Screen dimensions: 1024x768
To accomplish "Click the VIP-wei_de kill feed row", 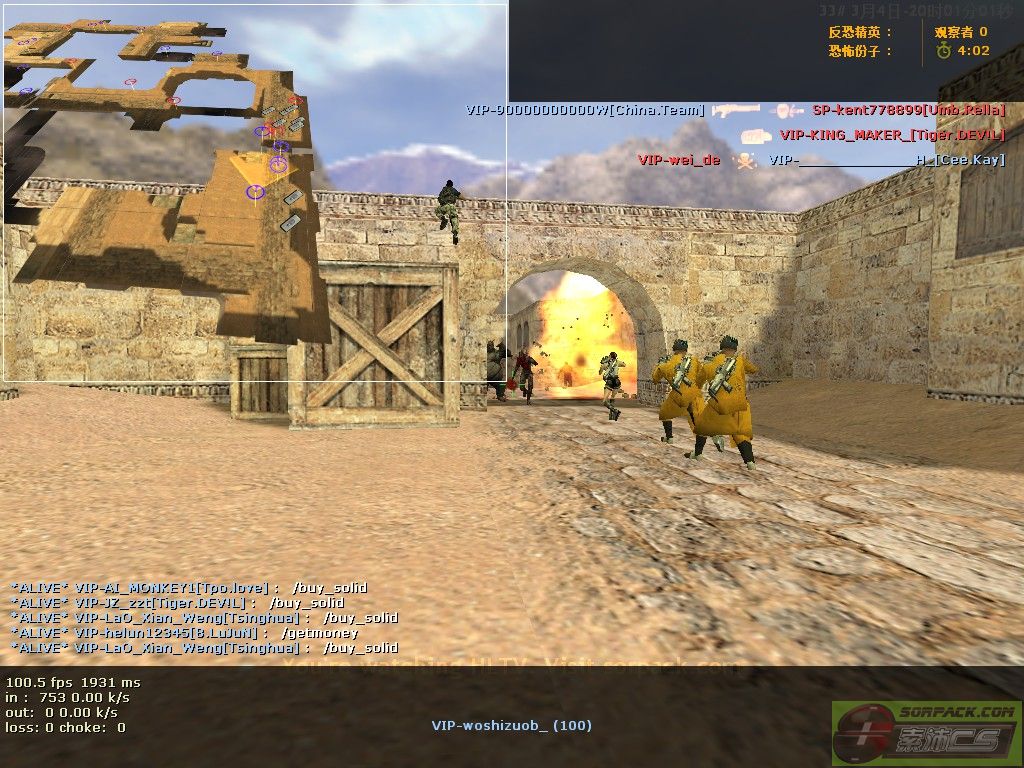I will pyautogui.click(x=820, y=160).
